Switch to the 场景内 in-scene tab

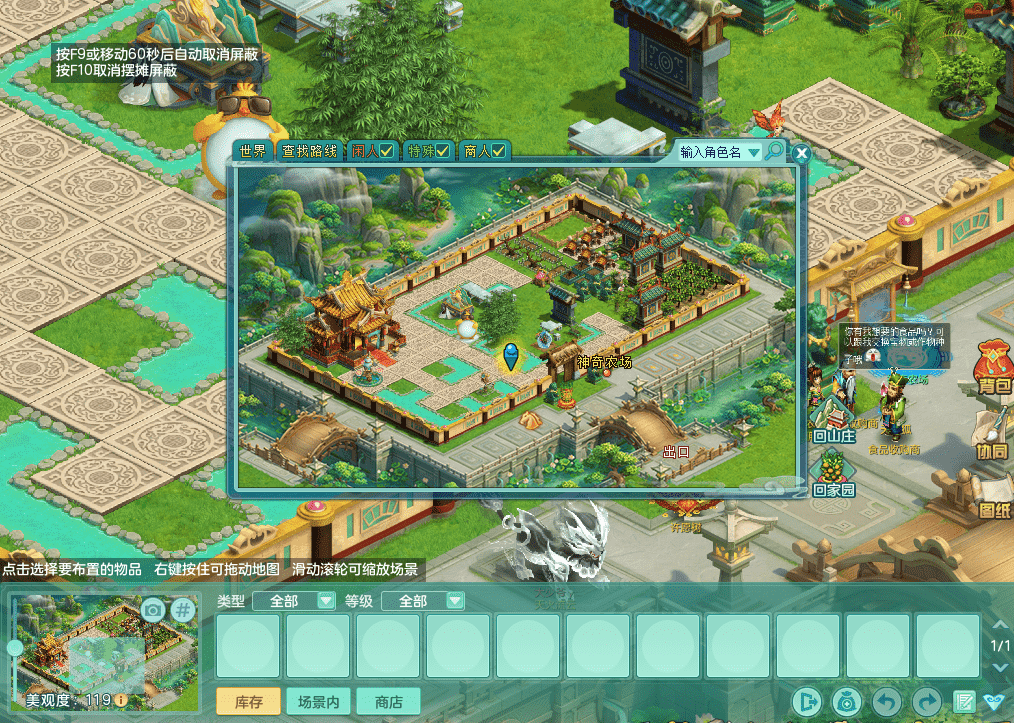tap(318, 701)
